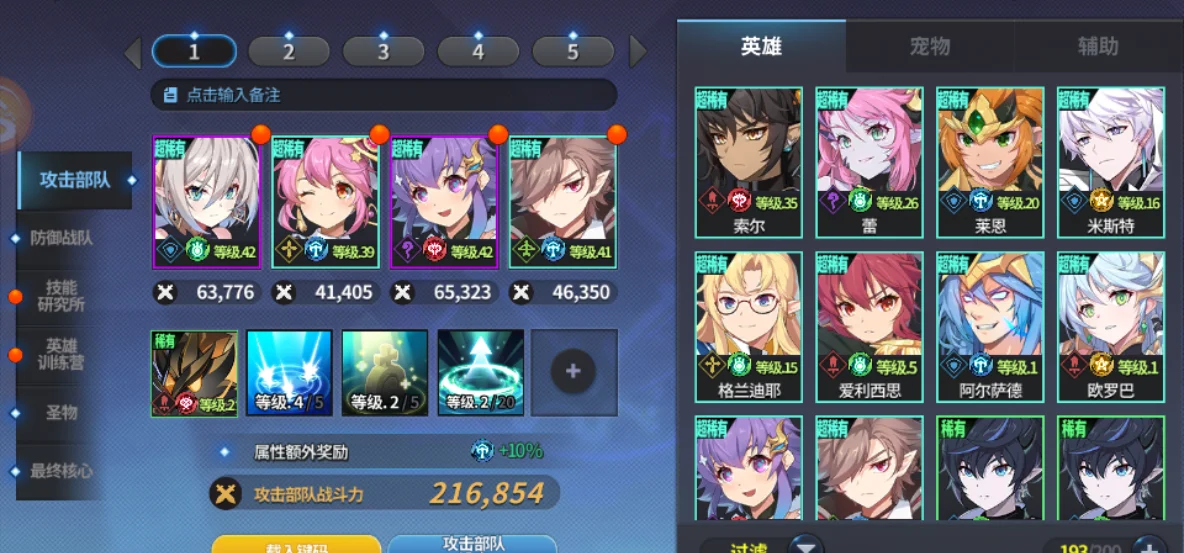The height and width of the screenshot is (553, 1184).
Task: Choose hero 蕾 in the hero list
Action: coord(869,160)
